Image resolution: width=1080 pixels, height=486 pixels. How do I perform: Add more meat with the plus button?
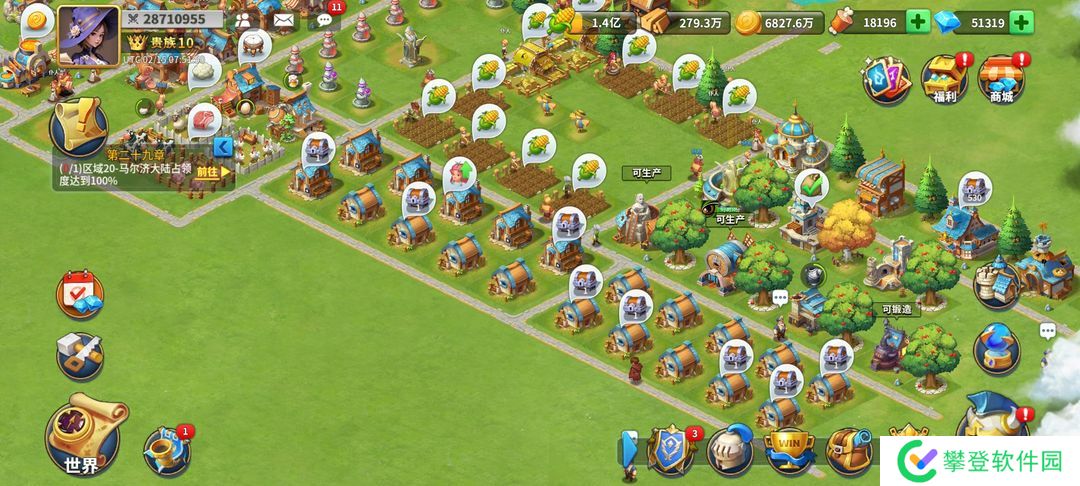point(918,22)
